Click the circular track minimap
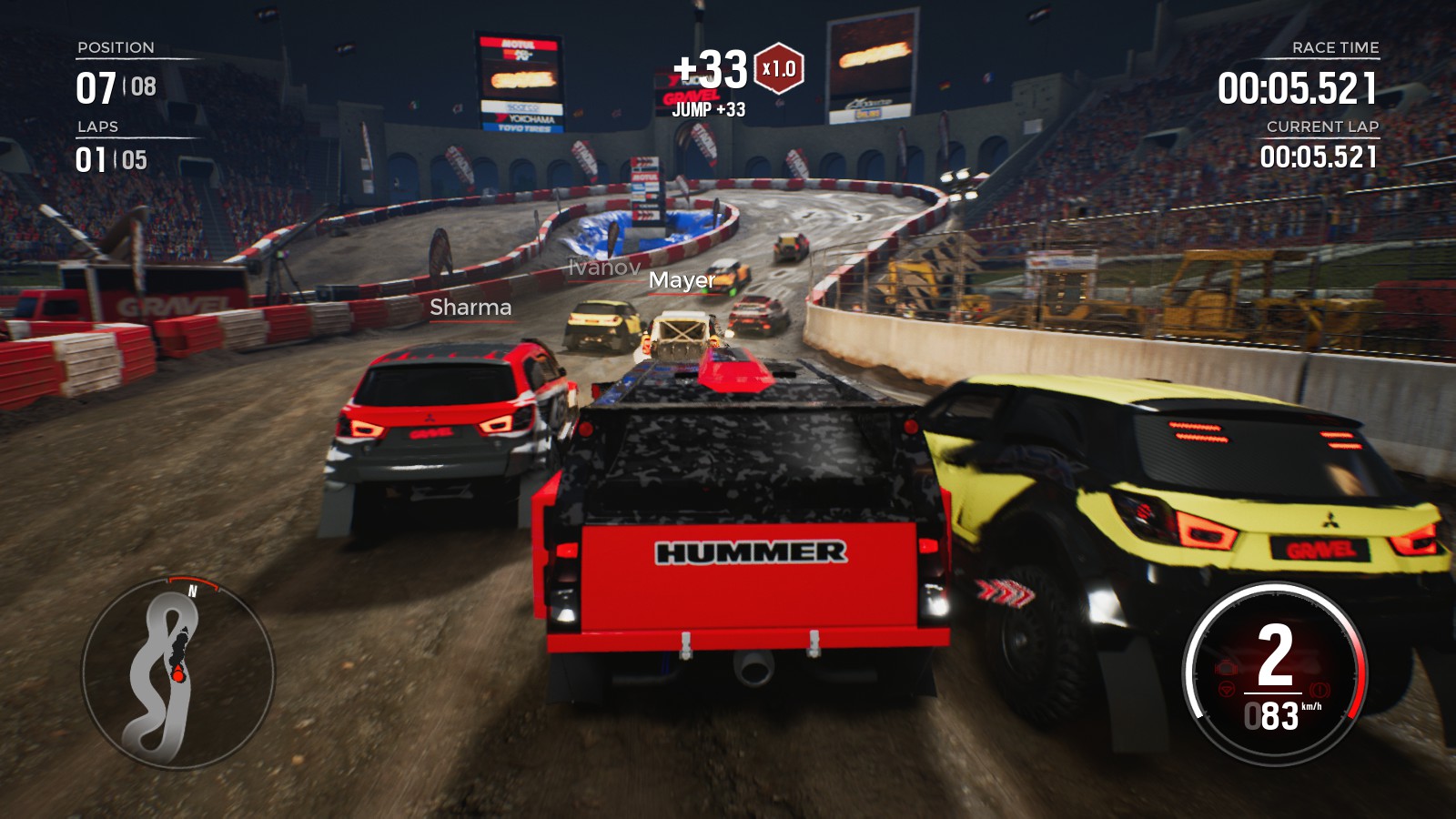The width and height of the screenshot is (1456, 819). point(178,673)
